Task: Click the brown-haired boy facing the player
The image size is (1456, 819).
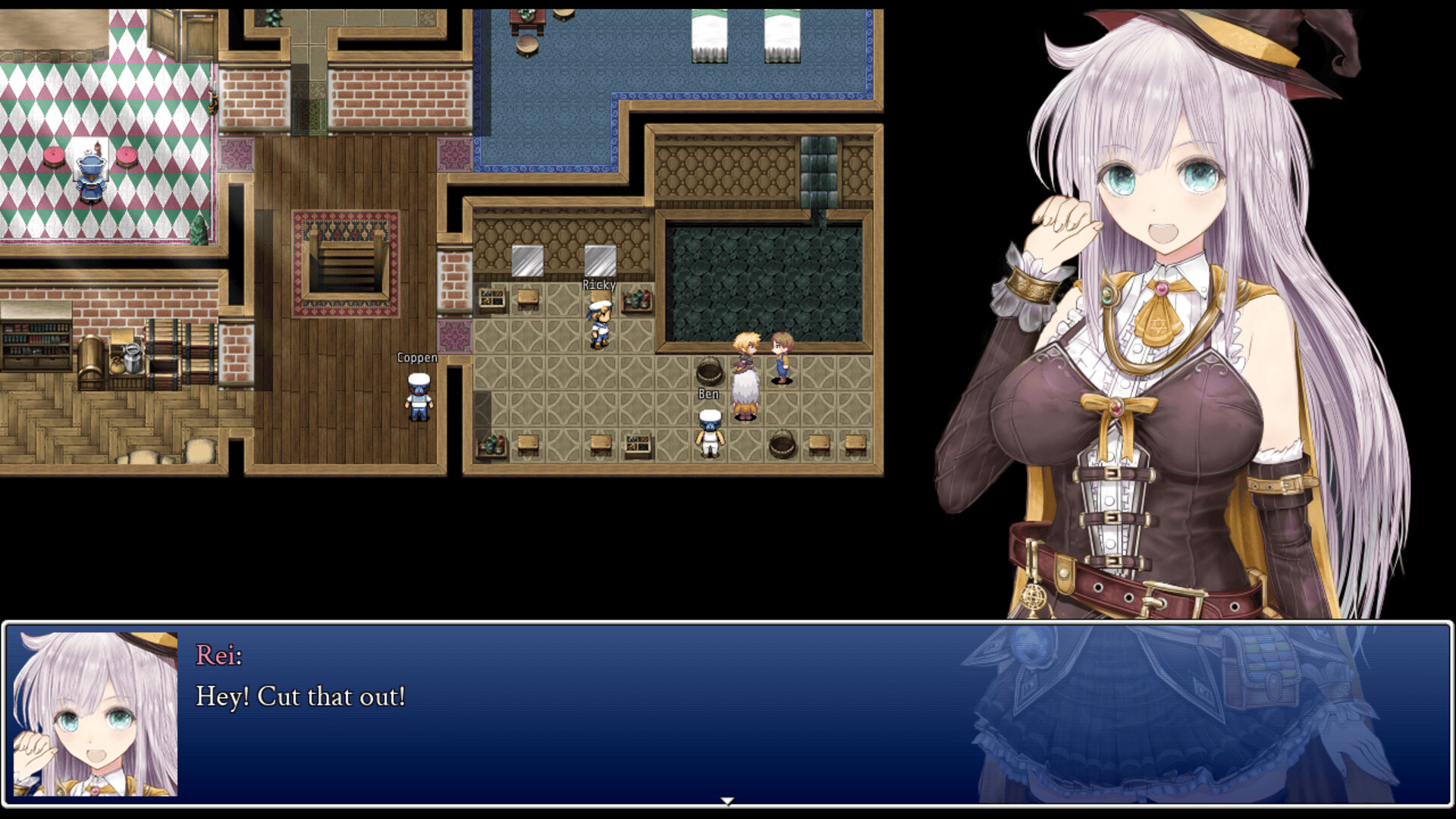Action: pos(781,356)
